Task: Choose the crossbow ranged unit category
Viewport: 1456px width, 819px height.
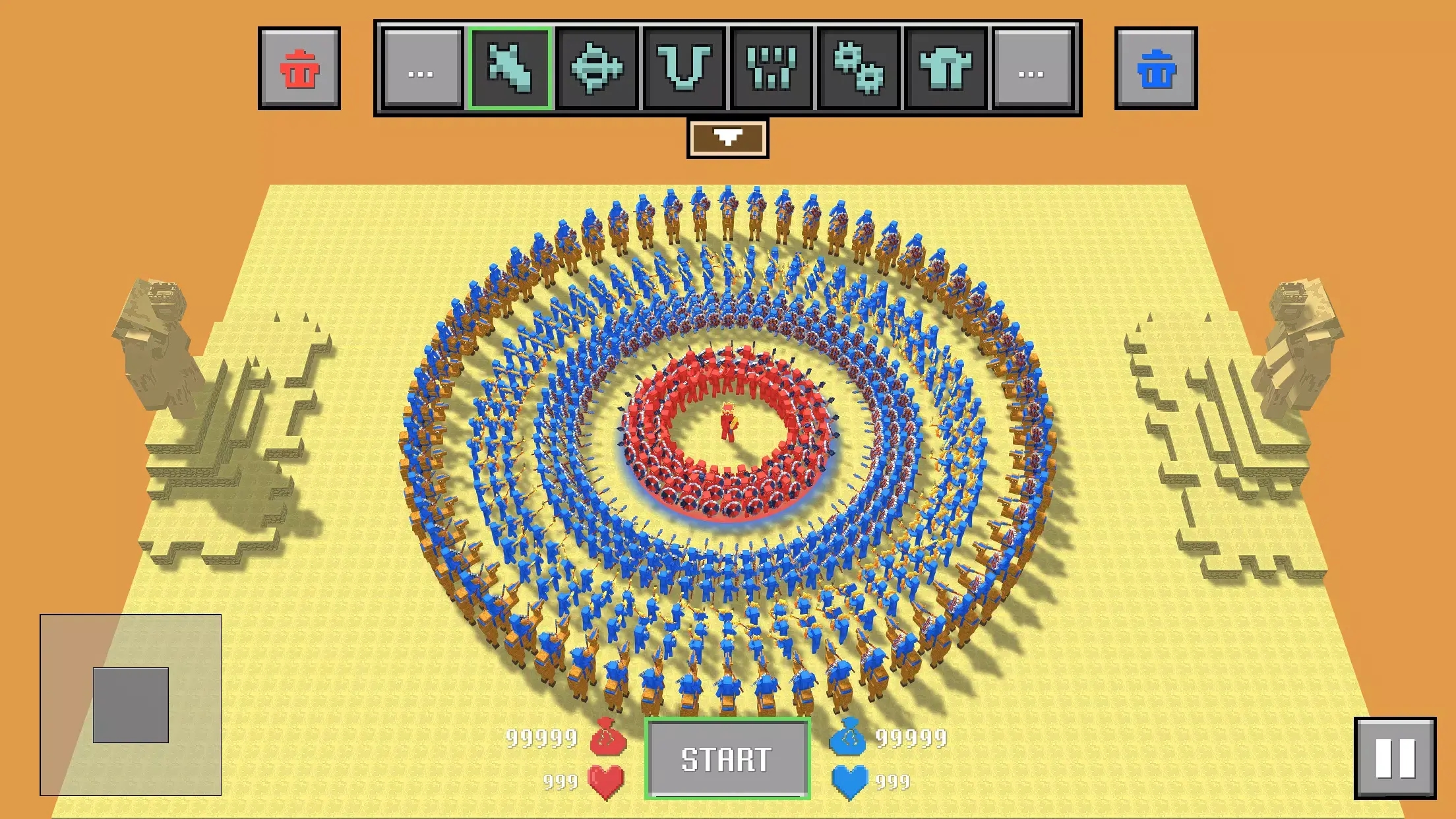Action: (597, 69)
